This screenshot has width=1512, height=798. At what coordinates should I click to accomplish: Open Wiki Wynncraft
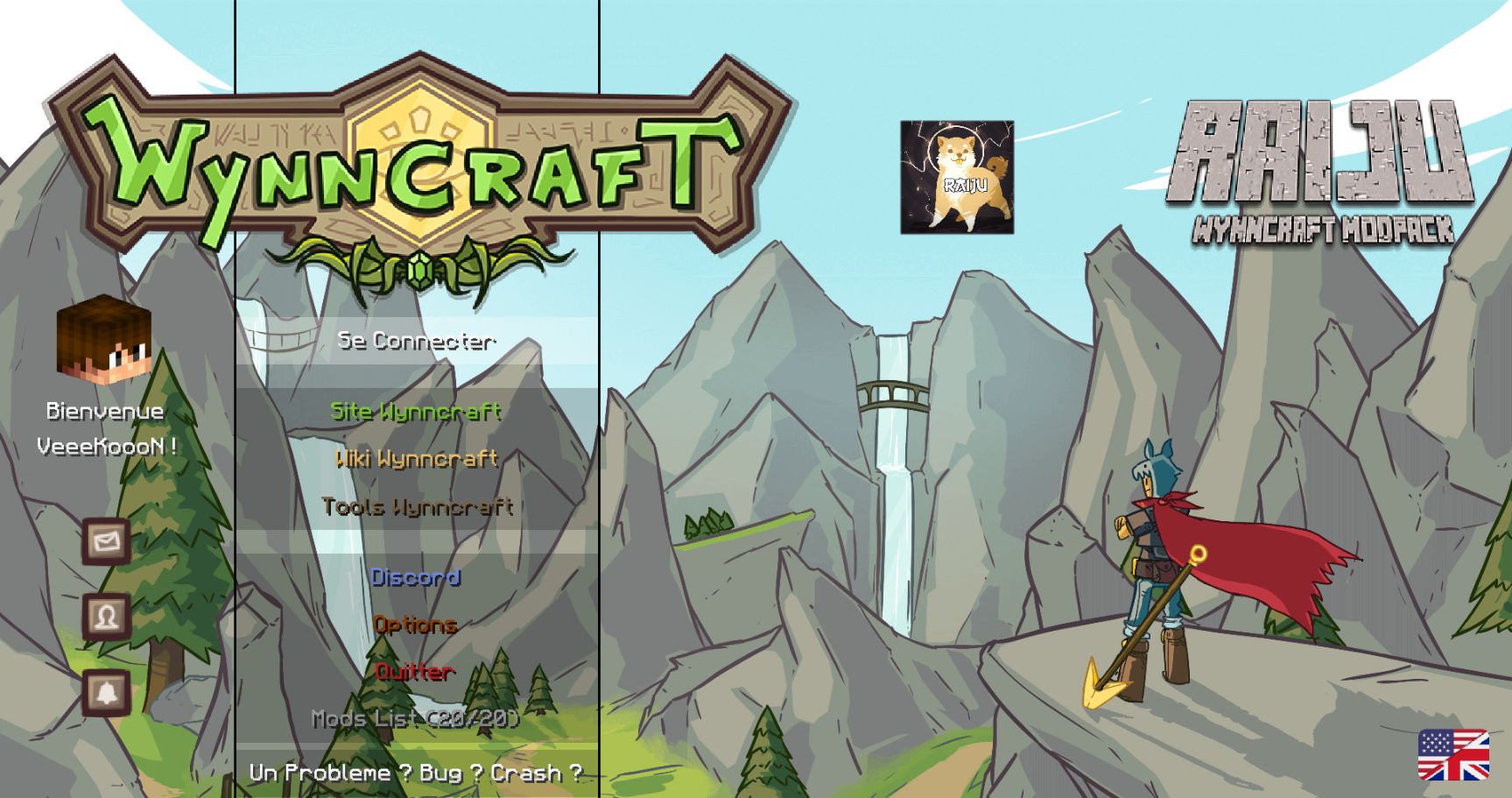tap(417, 459)
